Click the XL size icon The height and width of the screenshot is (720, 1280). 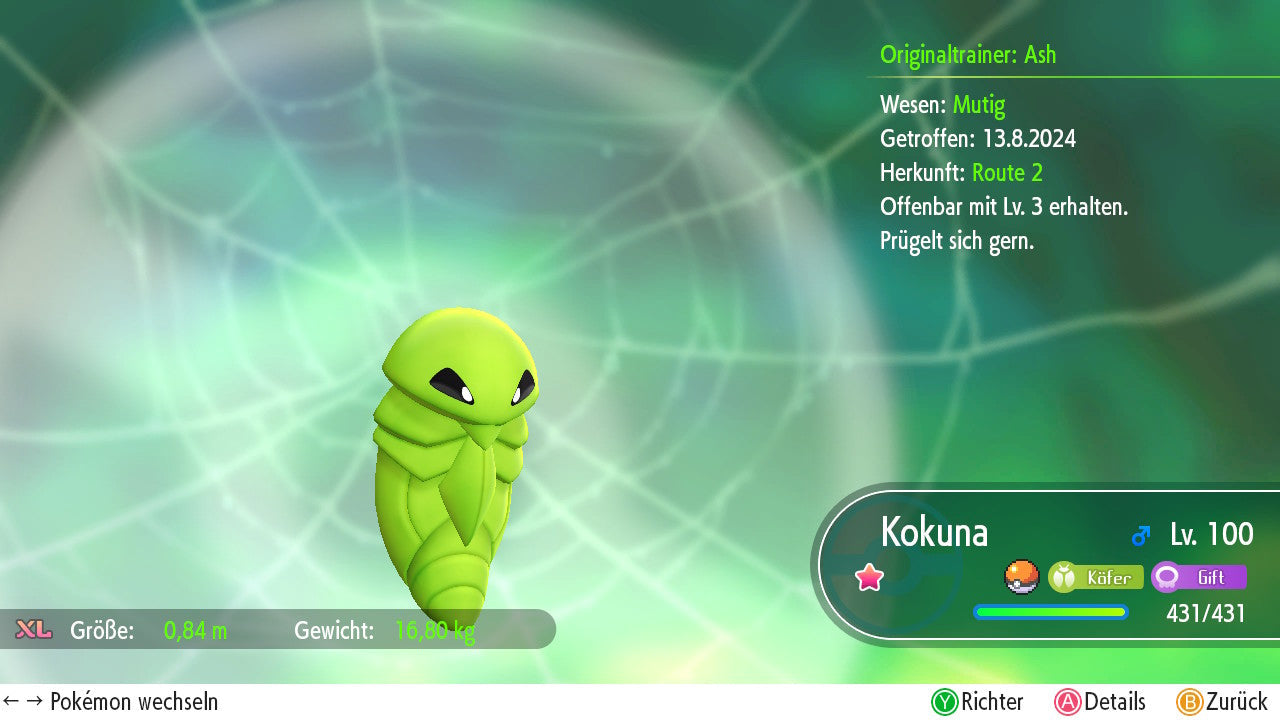(x=34, y=629)
